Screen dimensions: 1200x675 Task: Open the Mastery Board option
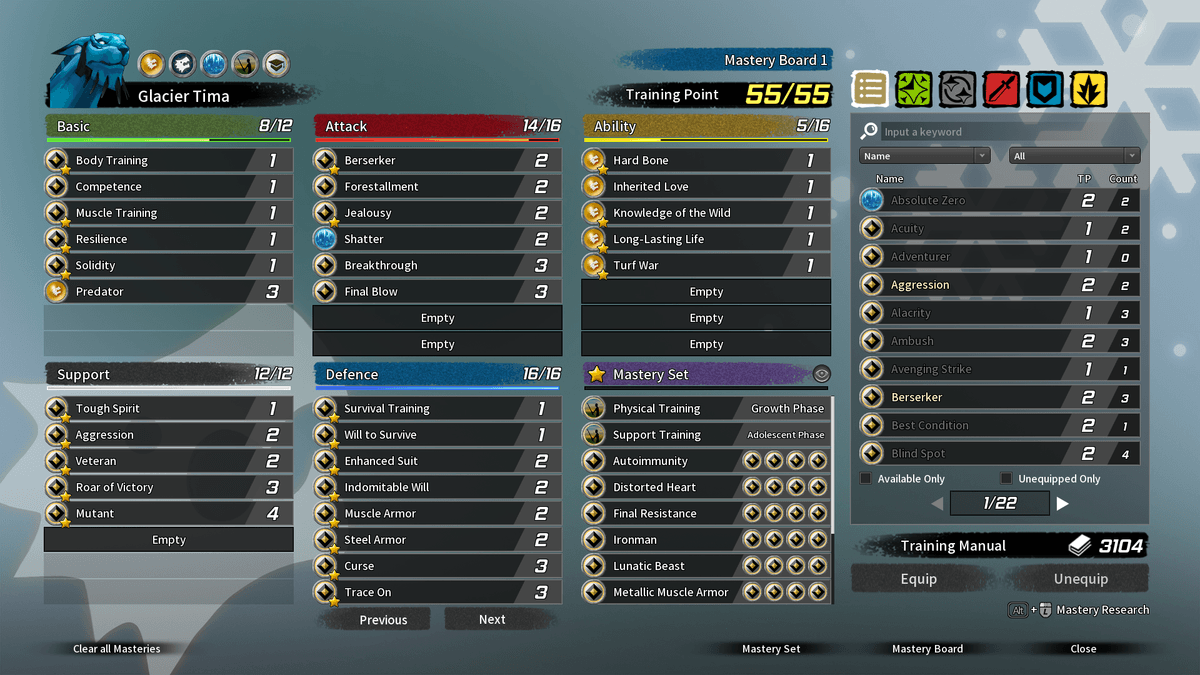[927, 649]
